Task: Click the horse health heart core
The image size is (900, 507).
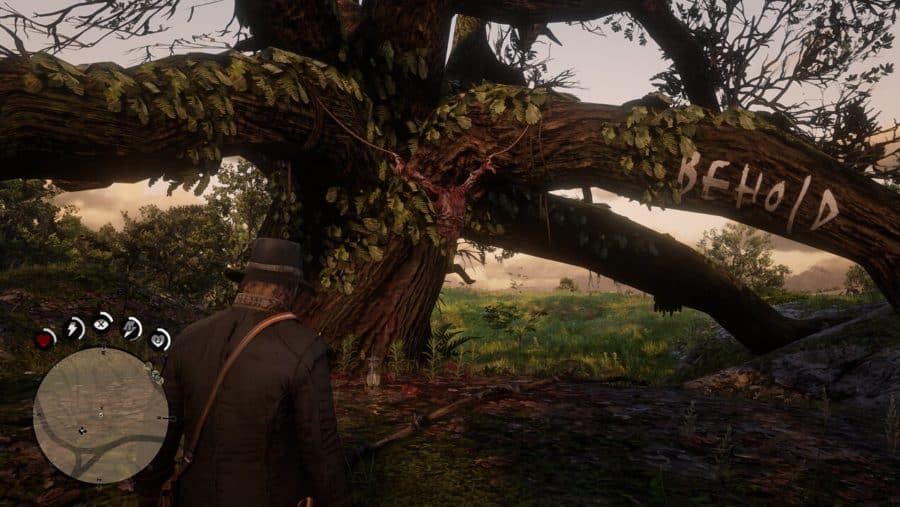Action: (160, 339)
